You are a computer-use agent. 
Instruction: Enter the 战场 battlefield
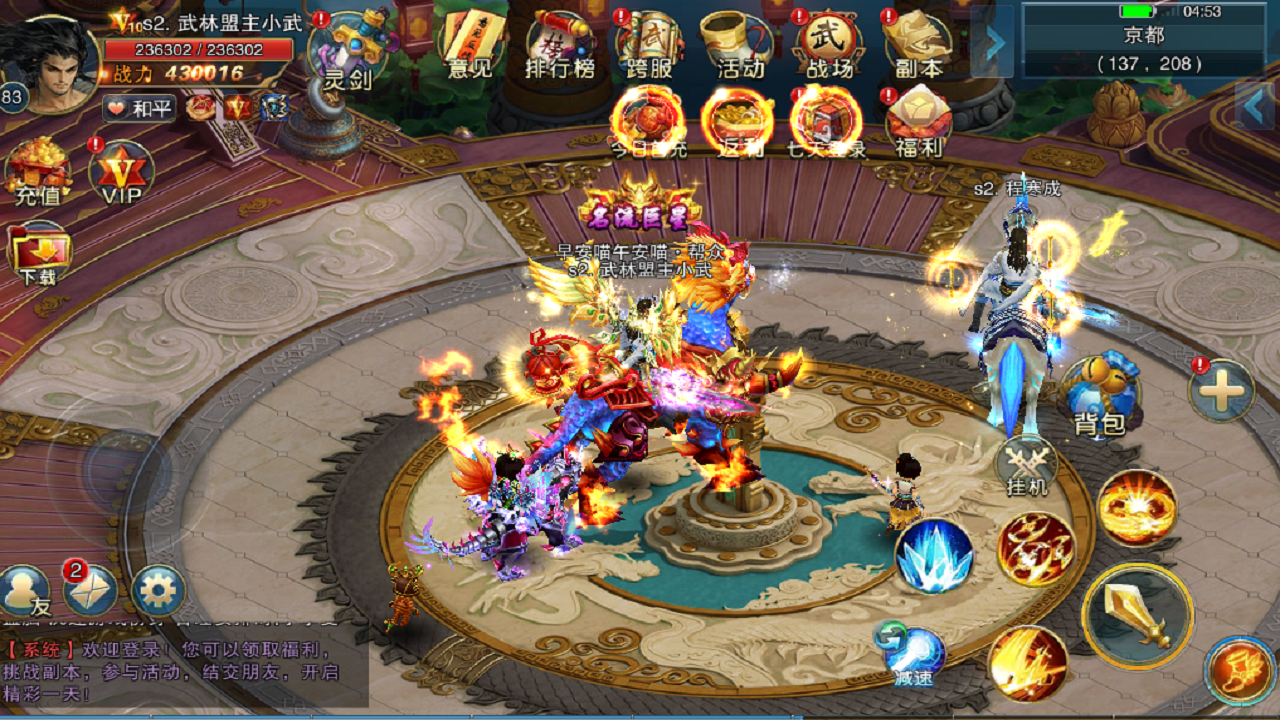click(x=829, y=35)
